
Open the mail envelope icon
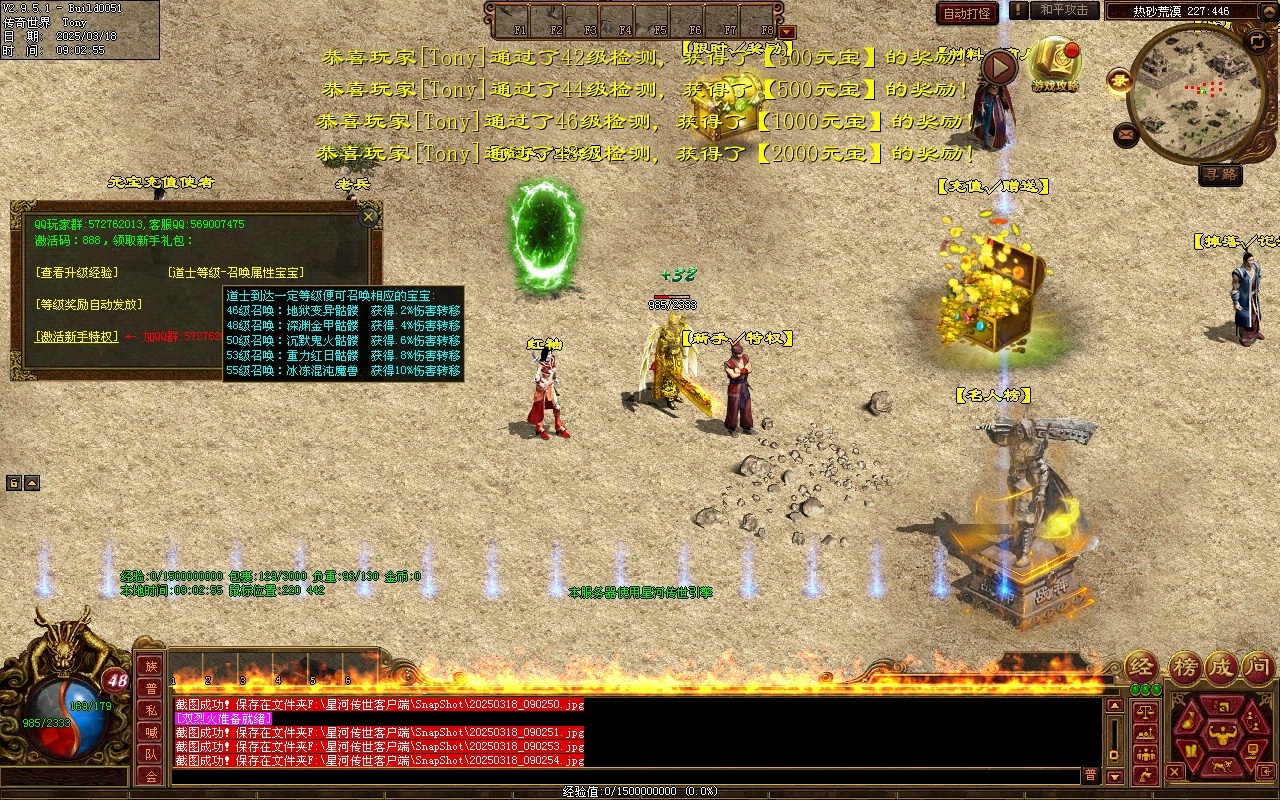tap(1126, 133)
